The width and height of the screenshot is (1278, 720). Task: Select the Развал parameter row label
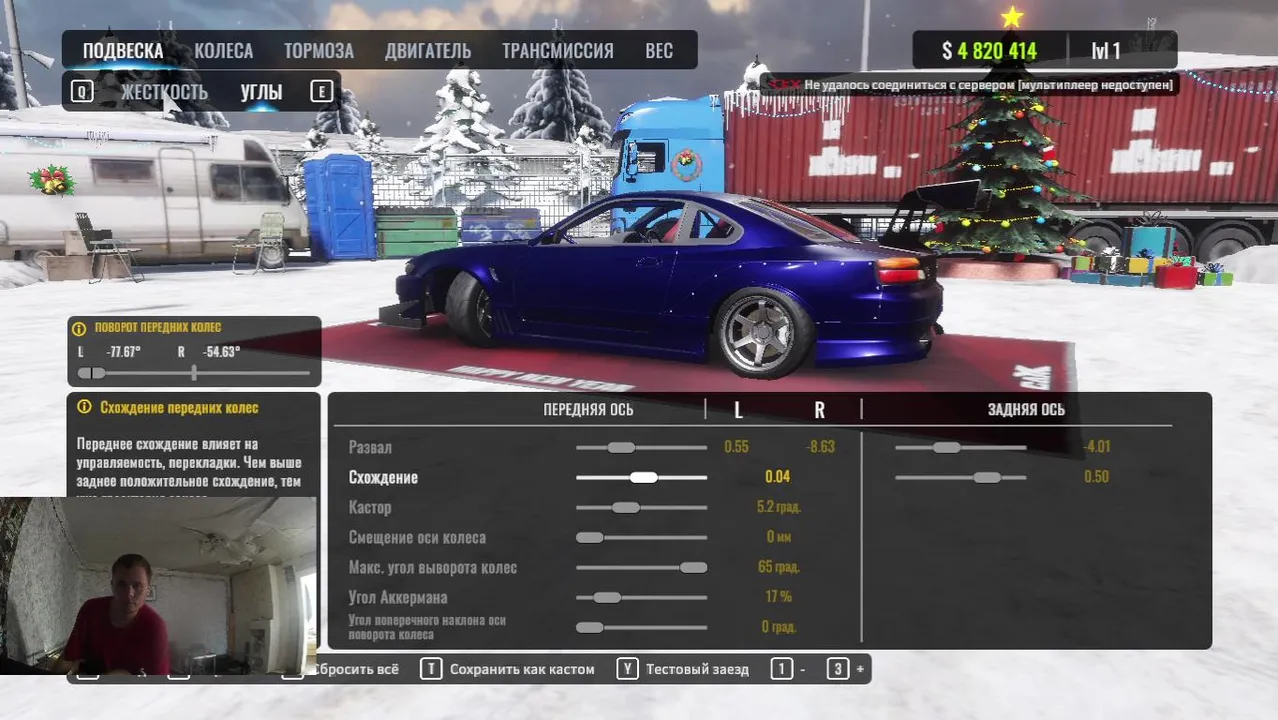click(370, 447)
